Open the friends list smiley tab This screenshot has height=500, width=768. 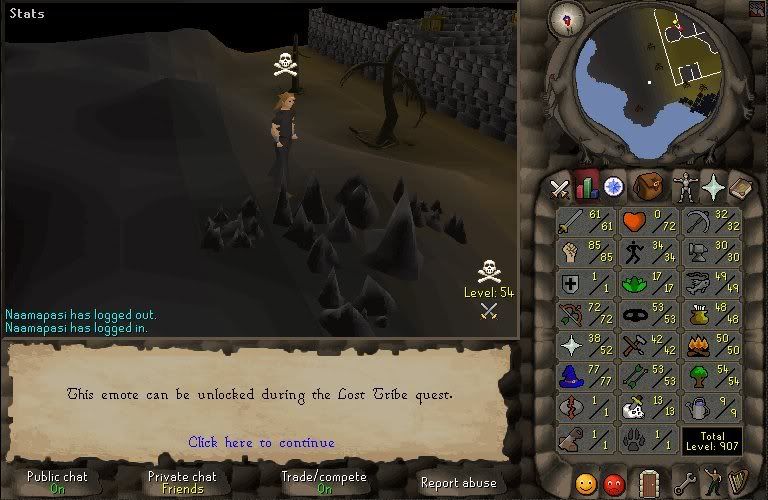(x=586, y=483)
